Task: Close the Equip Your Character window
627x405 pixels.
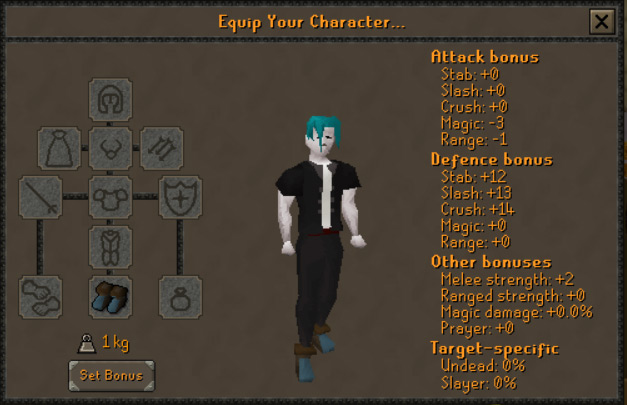Action: tap(601, 22)
